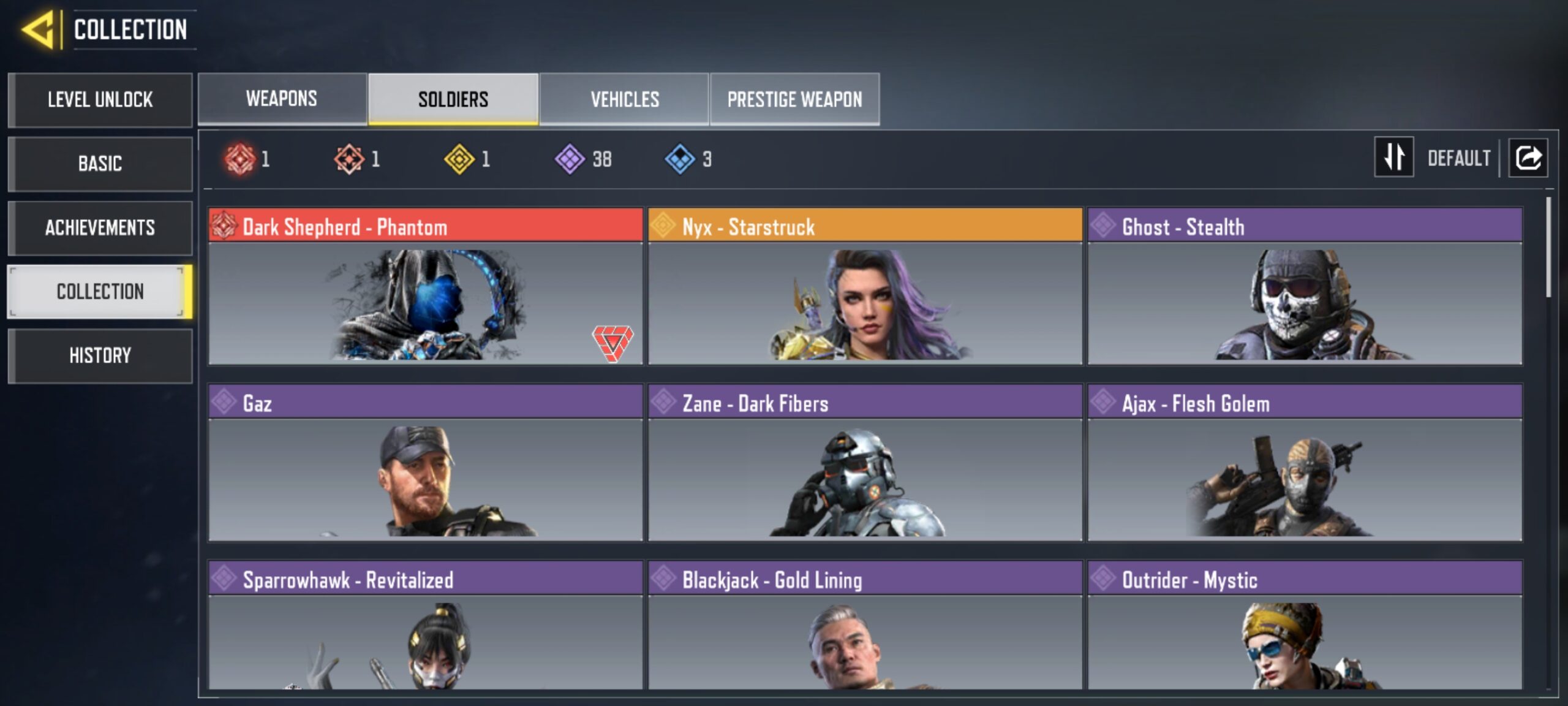Viewport: 1568px width, 706px height.
Task: Toggle the Epic badge on Nyx - Starstruck header
Action: tap(664, 227)
